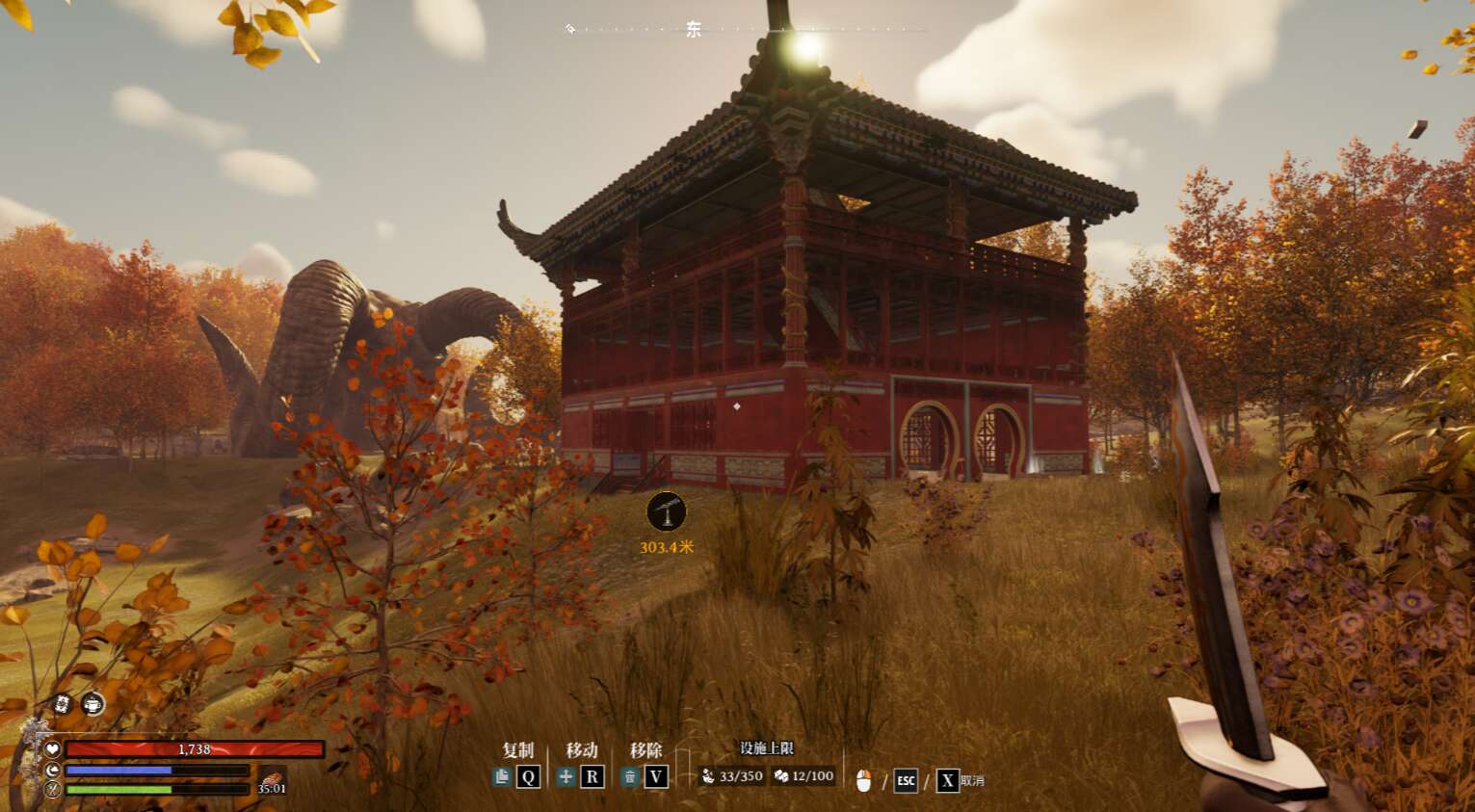1475x812 pixels.
Task: Select the 移动 move tool icon
Action: (566, 776)
